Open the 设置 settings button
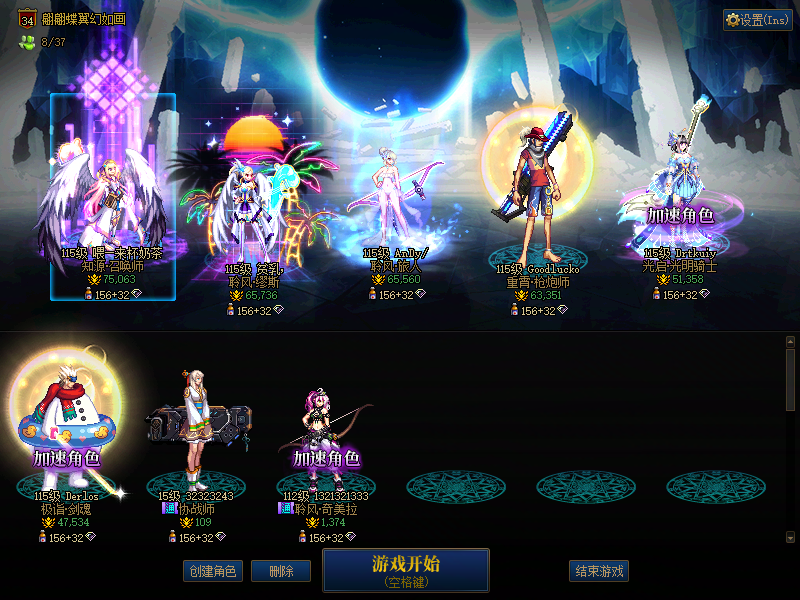Screen dimensions: 800x600 [757, 20]
